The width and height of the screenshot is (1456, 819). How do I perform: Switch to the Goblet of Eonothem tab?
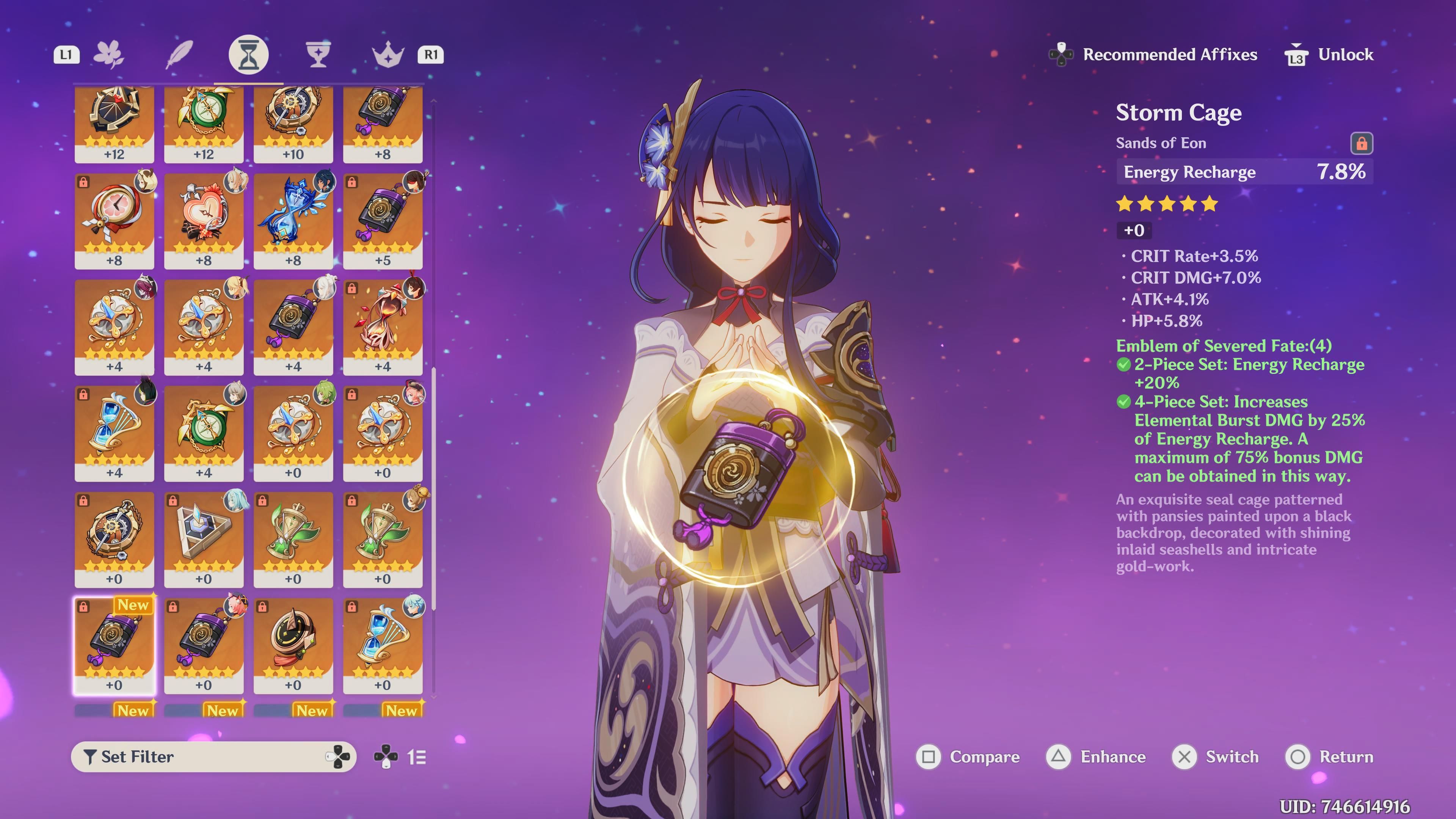click(318, 55)
